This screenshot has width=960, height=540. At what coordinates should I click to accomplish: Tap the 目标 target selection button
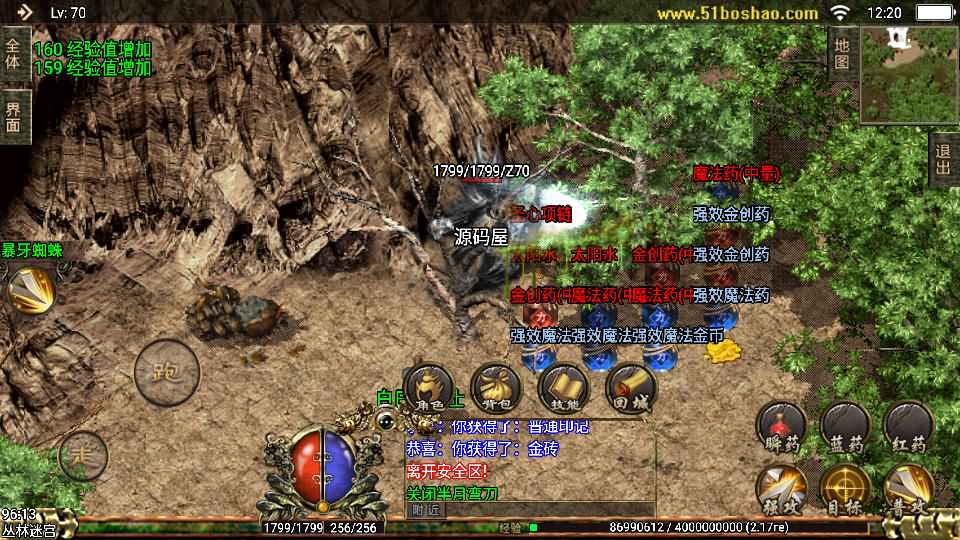(x=845, y=489)
